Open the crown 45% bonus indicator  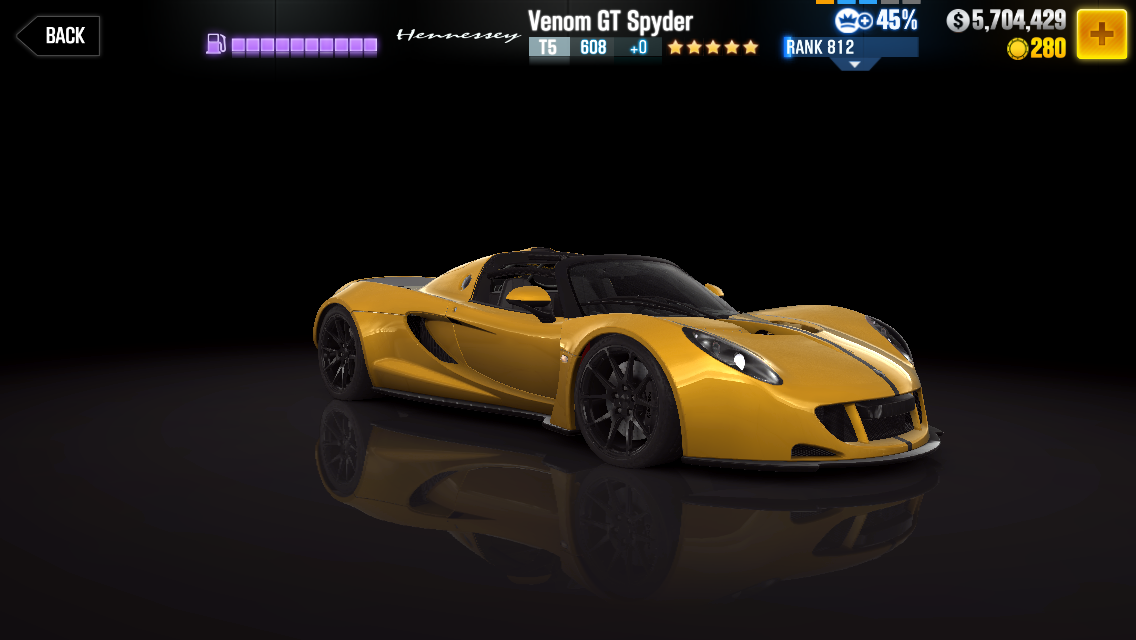point(876,20)
